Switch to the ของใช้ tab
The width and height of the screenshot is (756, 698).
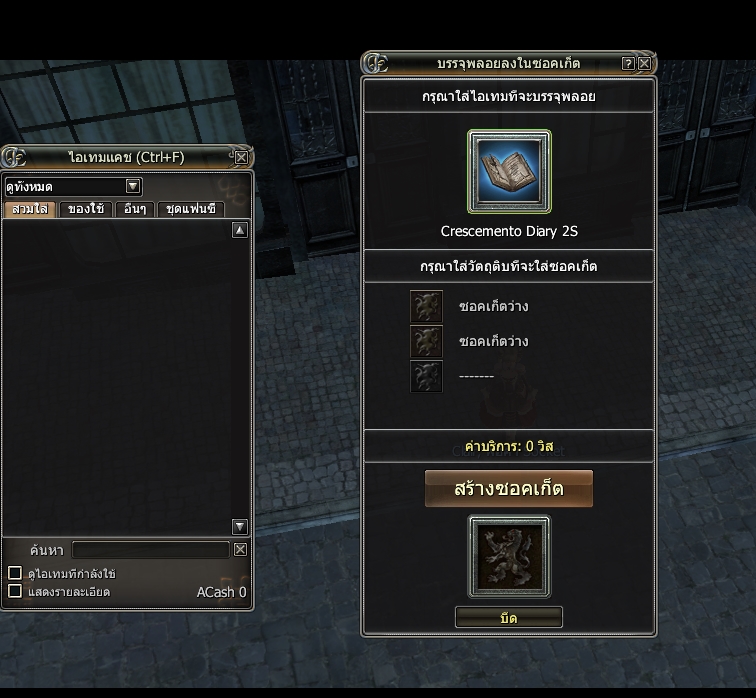click(86, 209)
